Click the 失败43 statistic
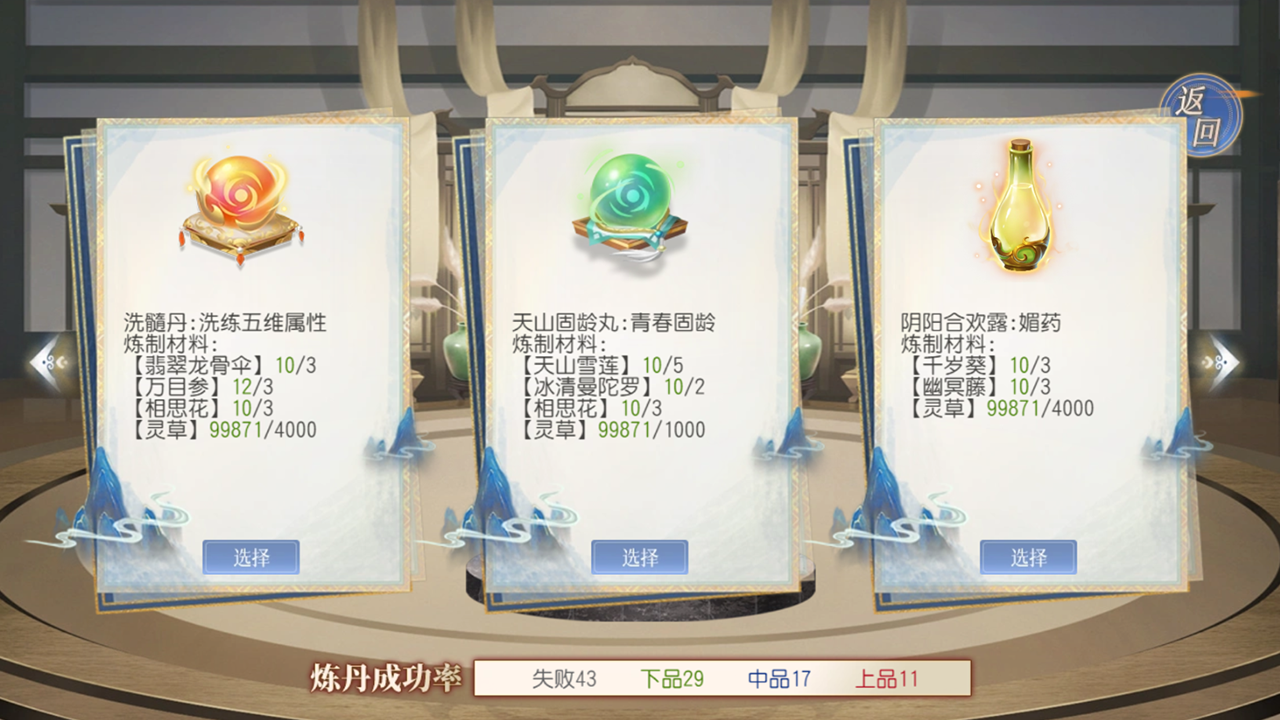The width and height of the screenshot is (1280, 720). (x=567, y=677)
